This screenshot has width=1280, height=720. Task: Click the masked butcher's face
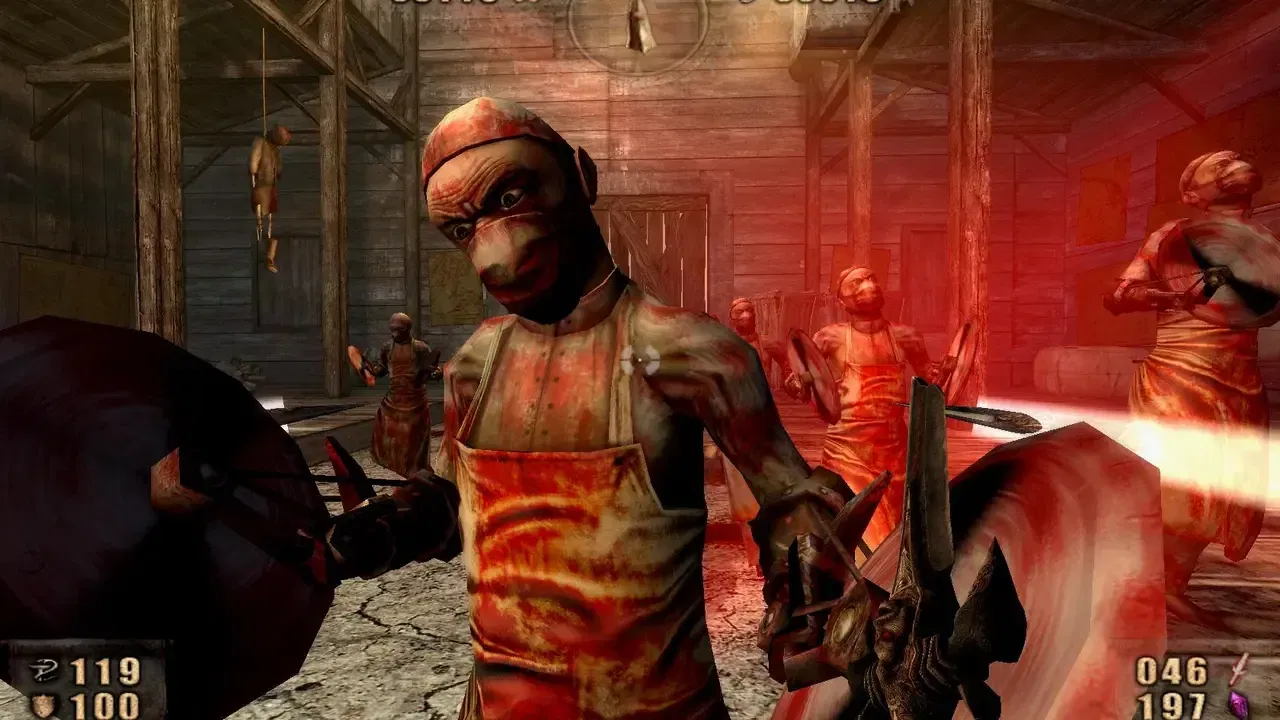tap(510, 220)
